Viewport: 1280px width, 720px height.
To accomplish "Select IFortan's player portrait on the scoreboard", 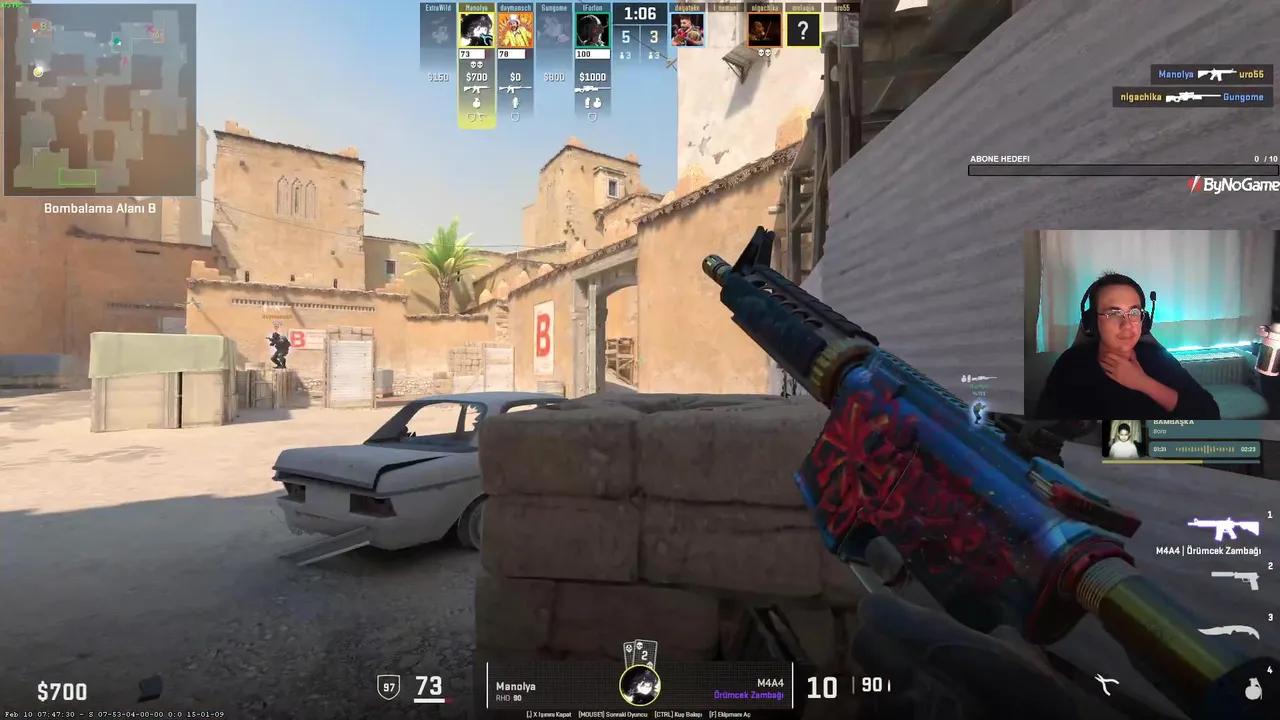I will click(x=592, y=28).
